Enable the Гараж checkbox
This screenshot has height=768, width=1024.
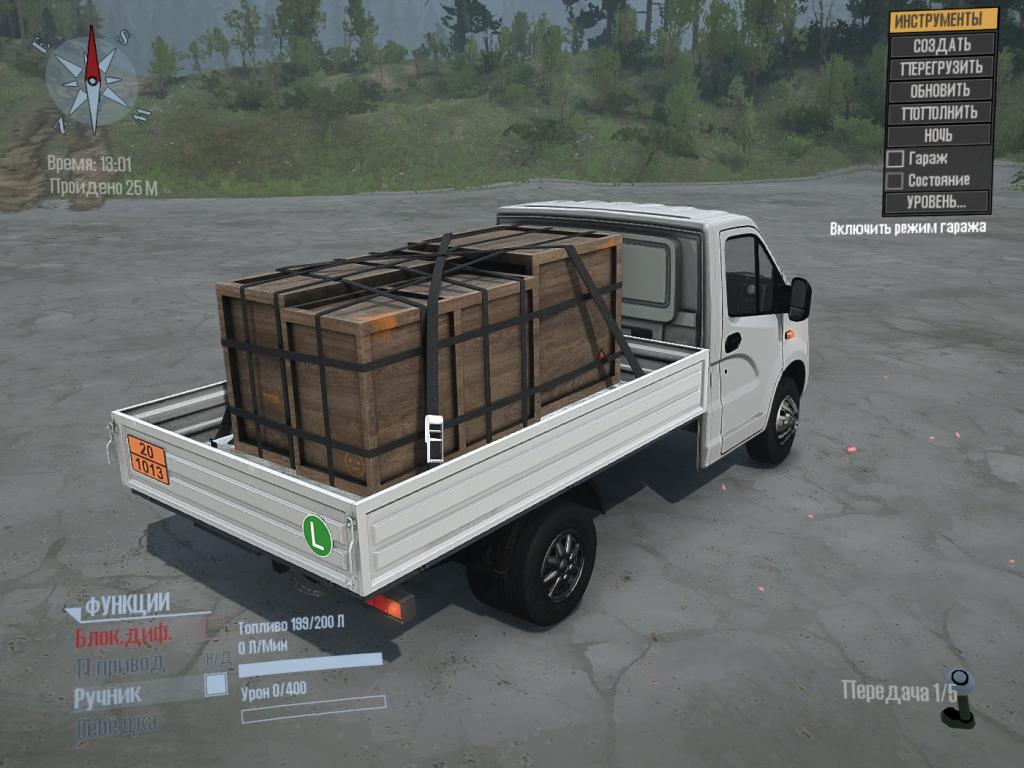point(896,158)
